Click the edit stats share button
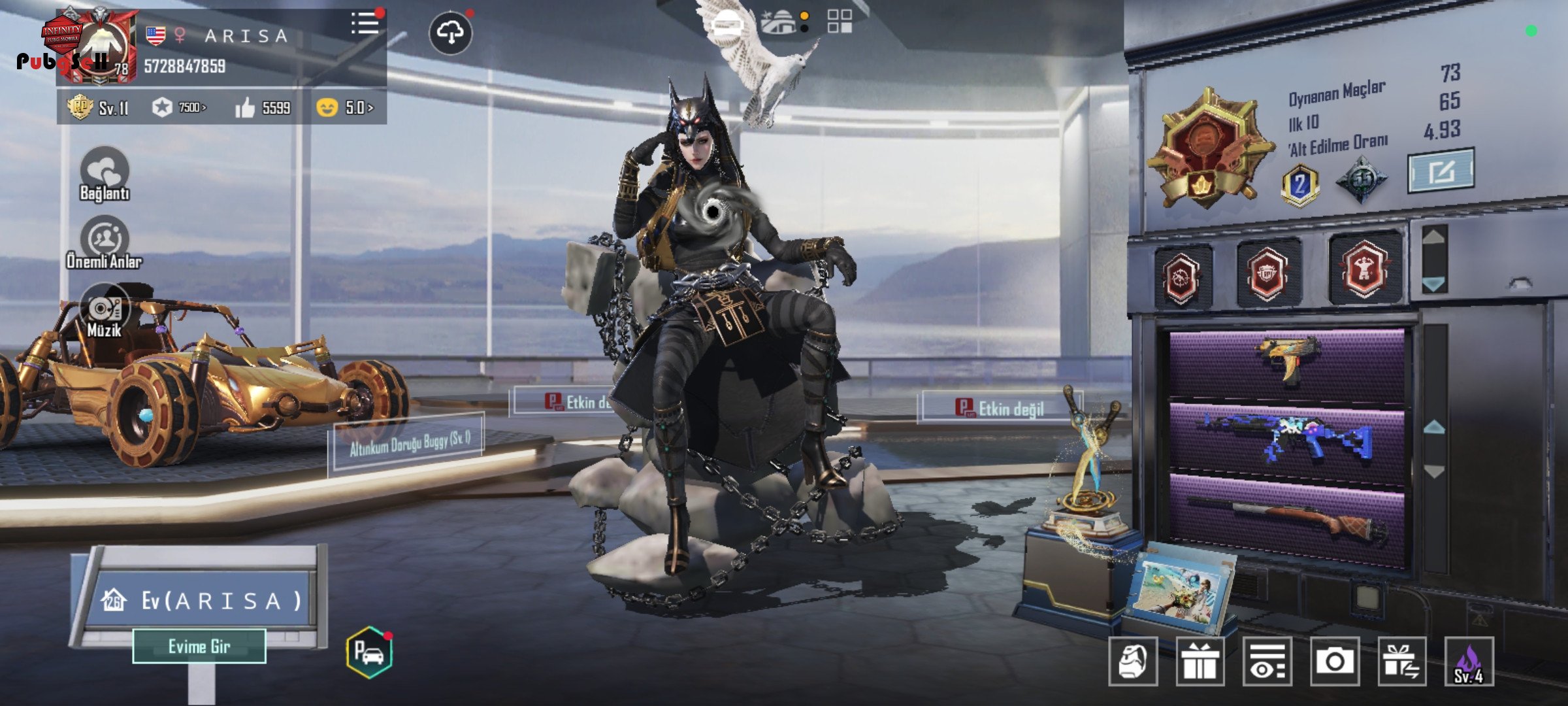 [1440, 171]
